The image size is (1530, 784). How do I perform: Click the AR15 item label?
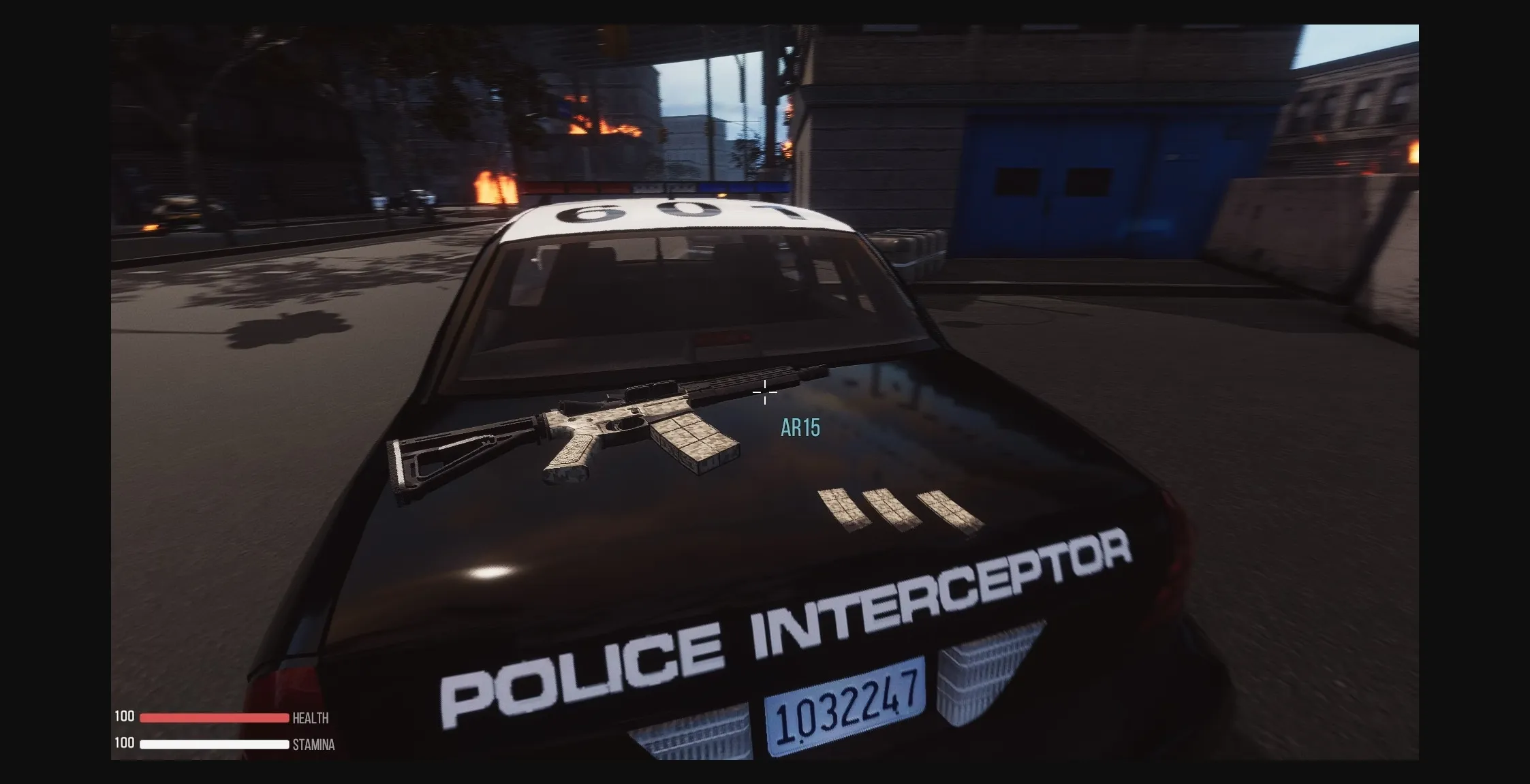pyautogui.click(x=801, y=428)
